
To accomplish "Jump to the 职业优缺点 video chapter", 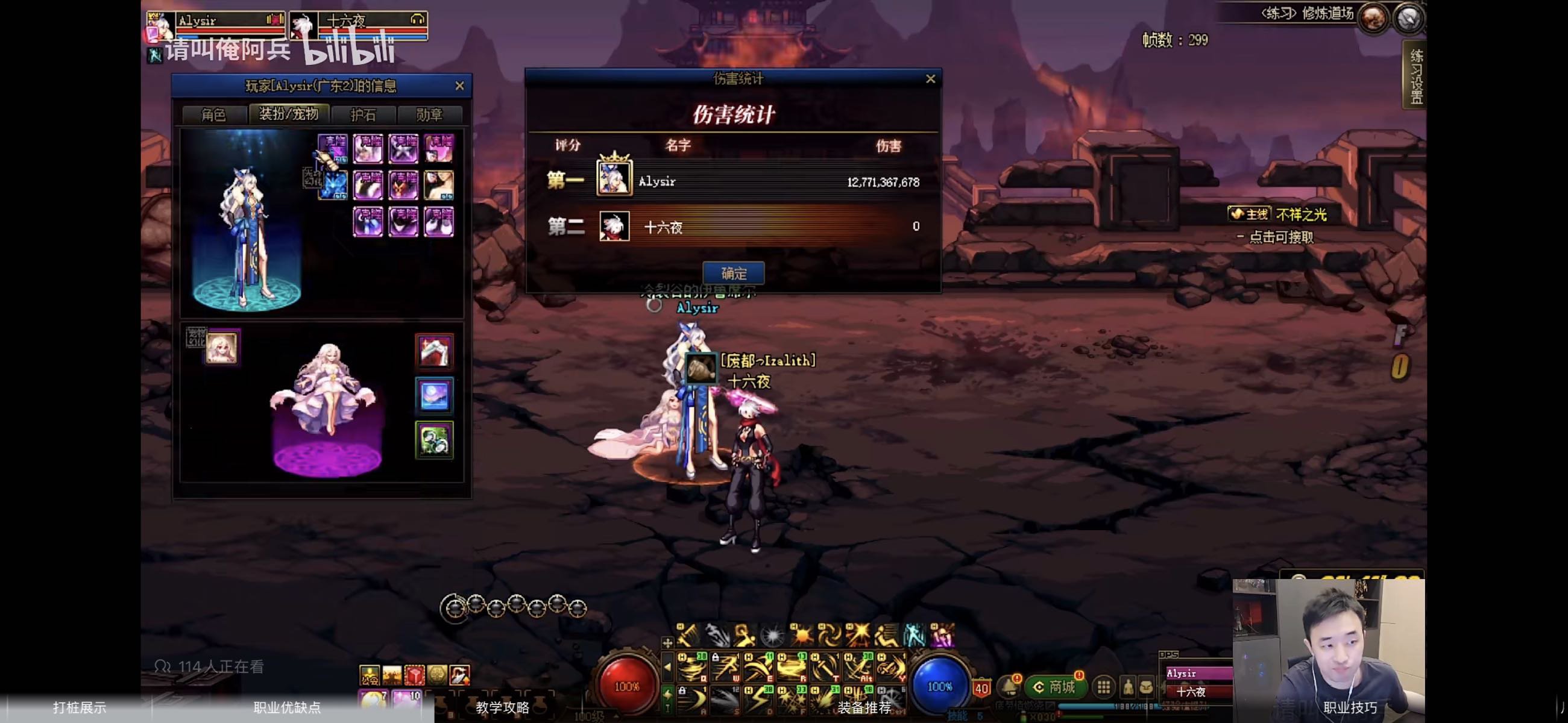I will tap(287, 707).
